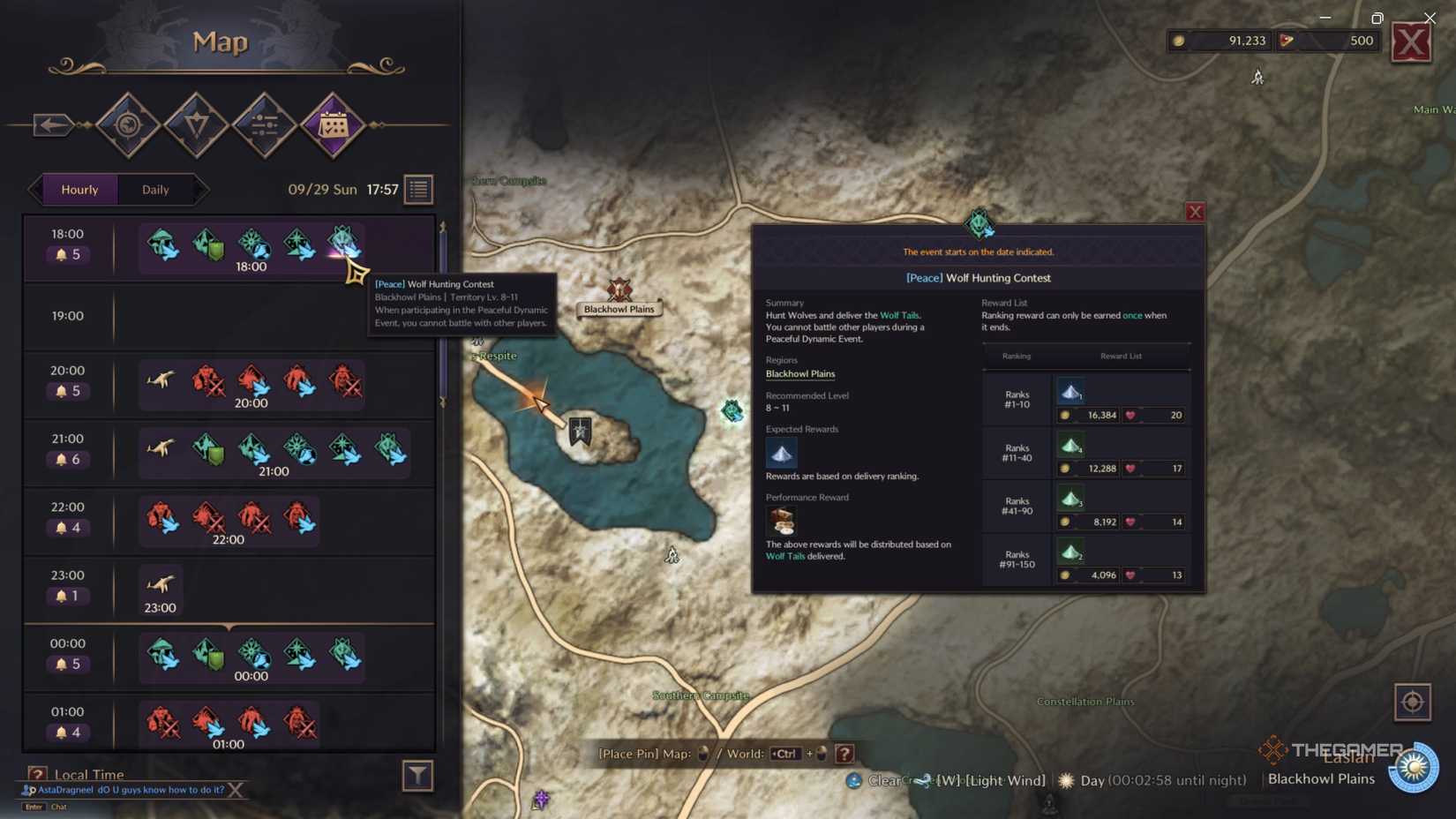The image size is (1456, 819).
Task: Open the filter funnel below the schedule
Action: point(417,776)
